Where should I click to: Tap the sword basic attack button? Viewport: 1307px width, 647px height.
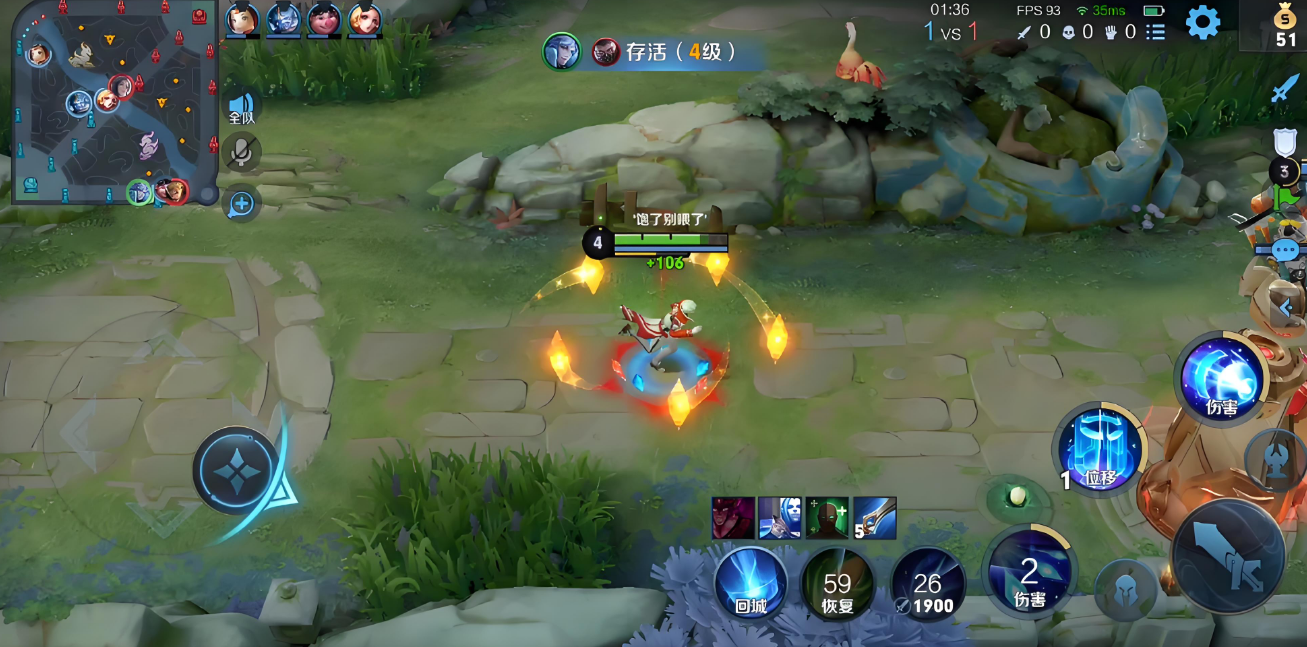point(1228,555)
